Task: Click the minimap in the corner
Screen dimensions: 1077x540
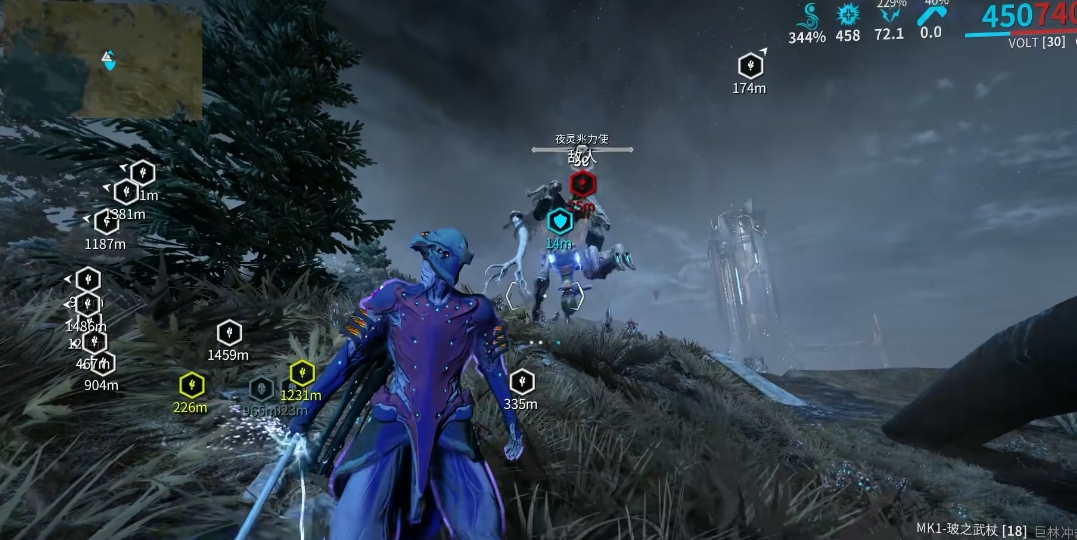Action: [x=101, y=59]
